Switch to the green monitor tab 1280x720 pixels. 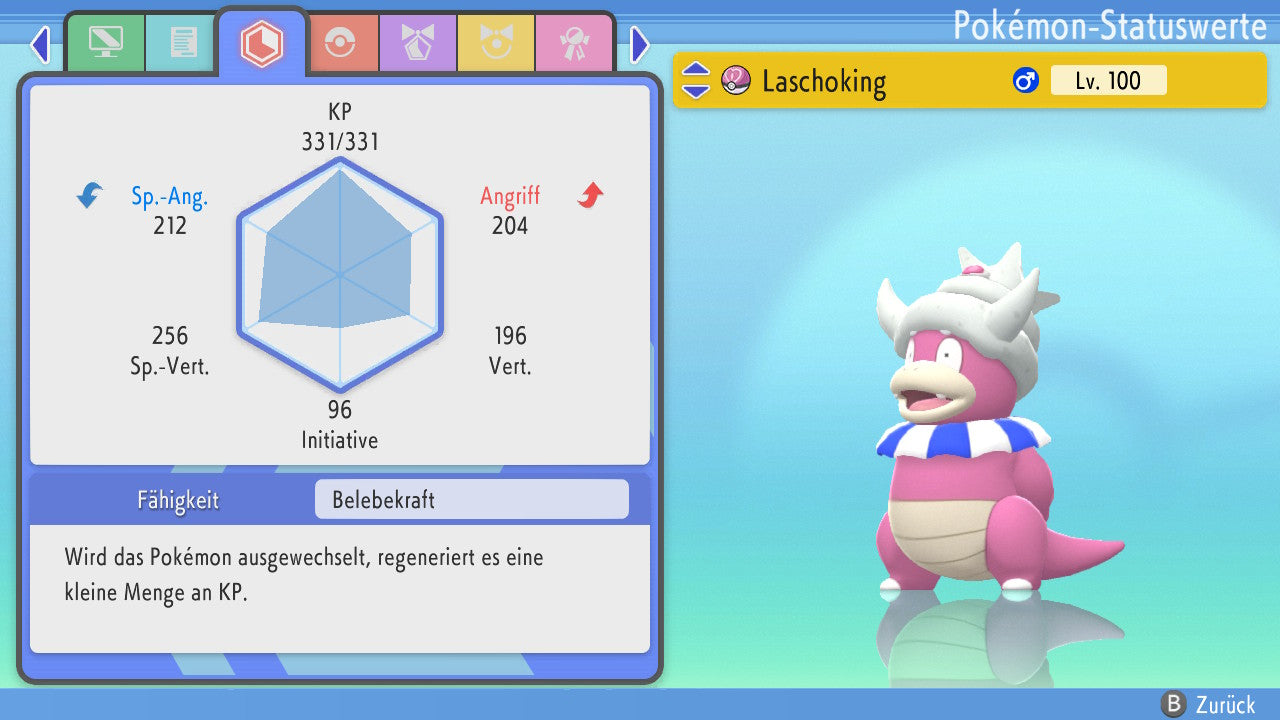click(105, 43)
